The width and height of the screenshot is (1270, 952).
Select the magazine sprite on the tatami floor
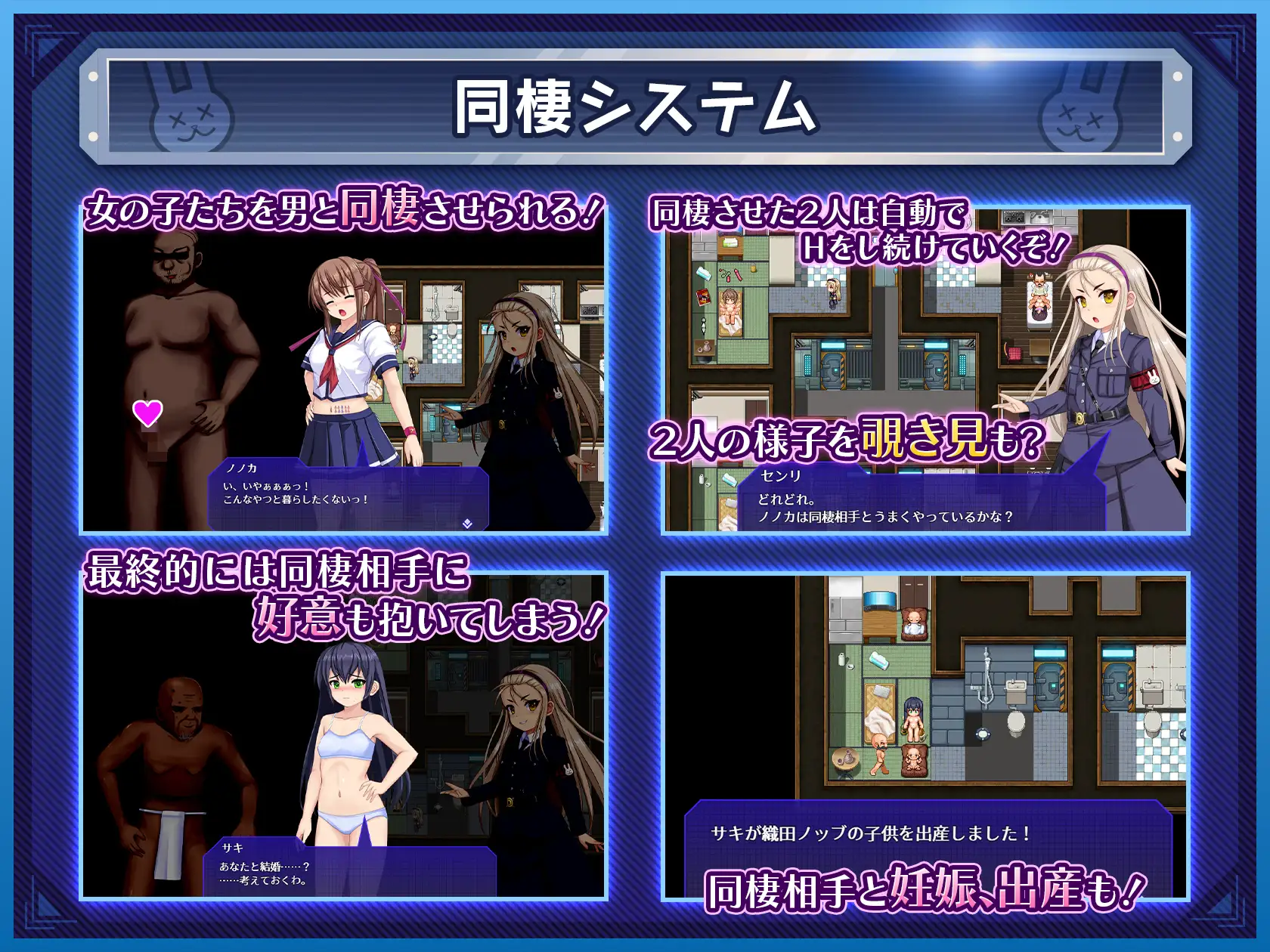701,295
